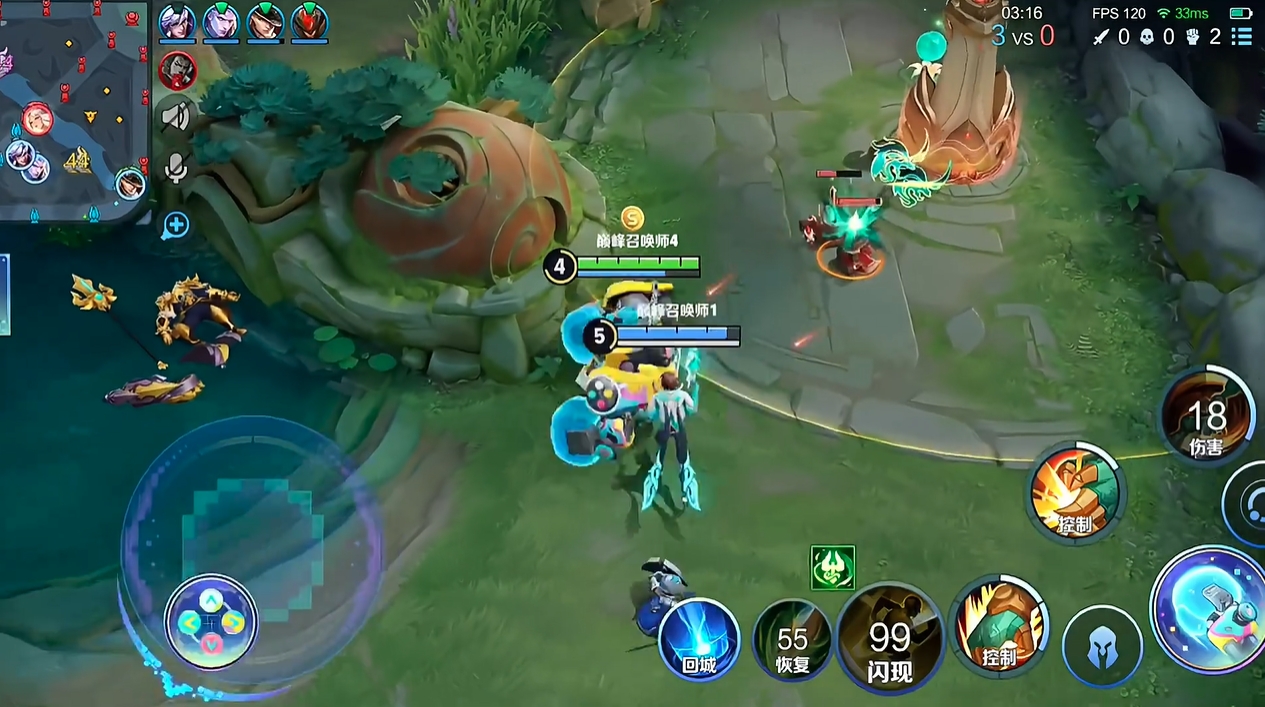Touch the movement joystick knob
The width and height of the screenshot is (1265, 707).
[x=211, y=621]
